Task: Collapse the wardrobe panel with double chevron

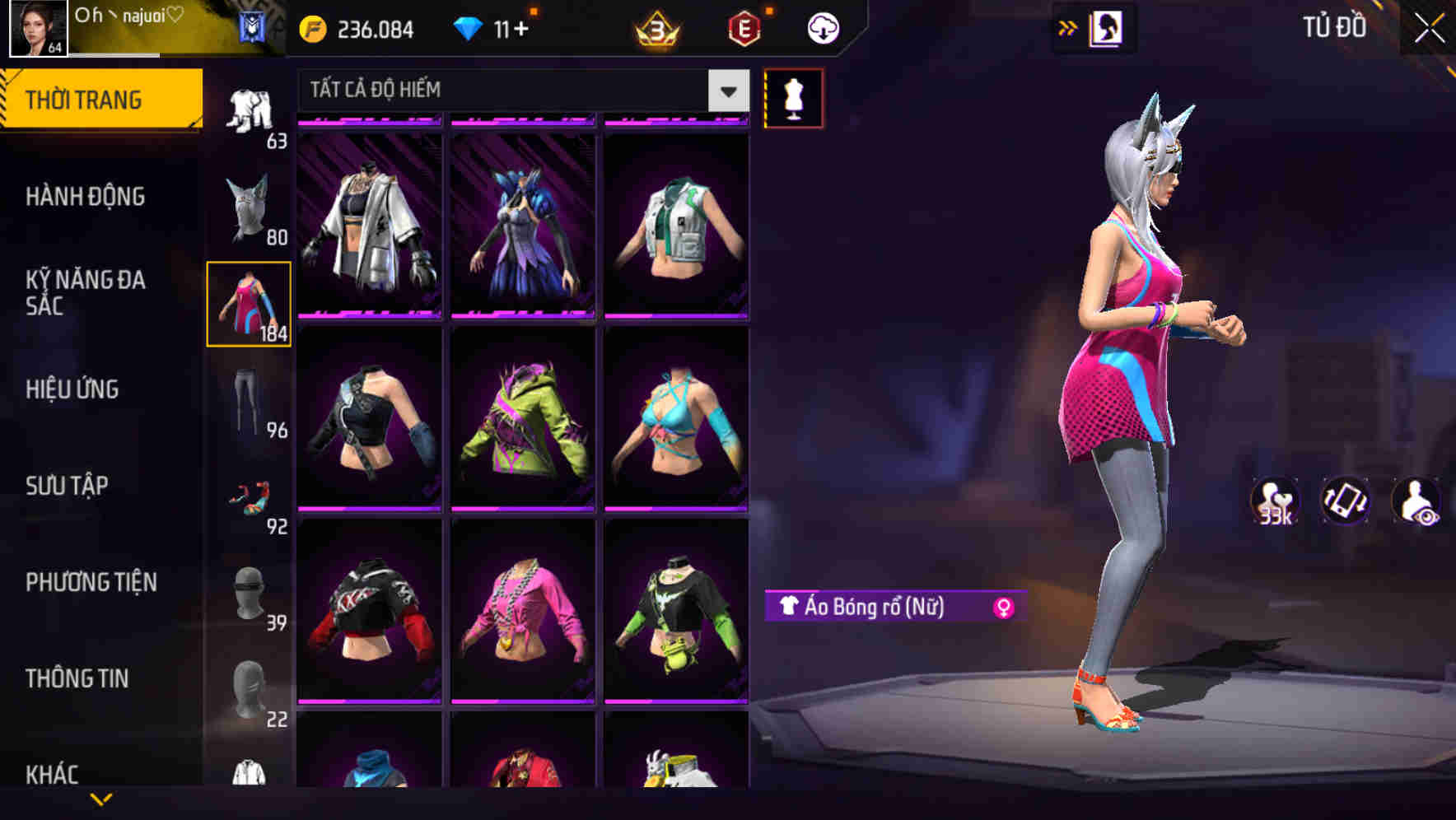Action: (1068, 26)
